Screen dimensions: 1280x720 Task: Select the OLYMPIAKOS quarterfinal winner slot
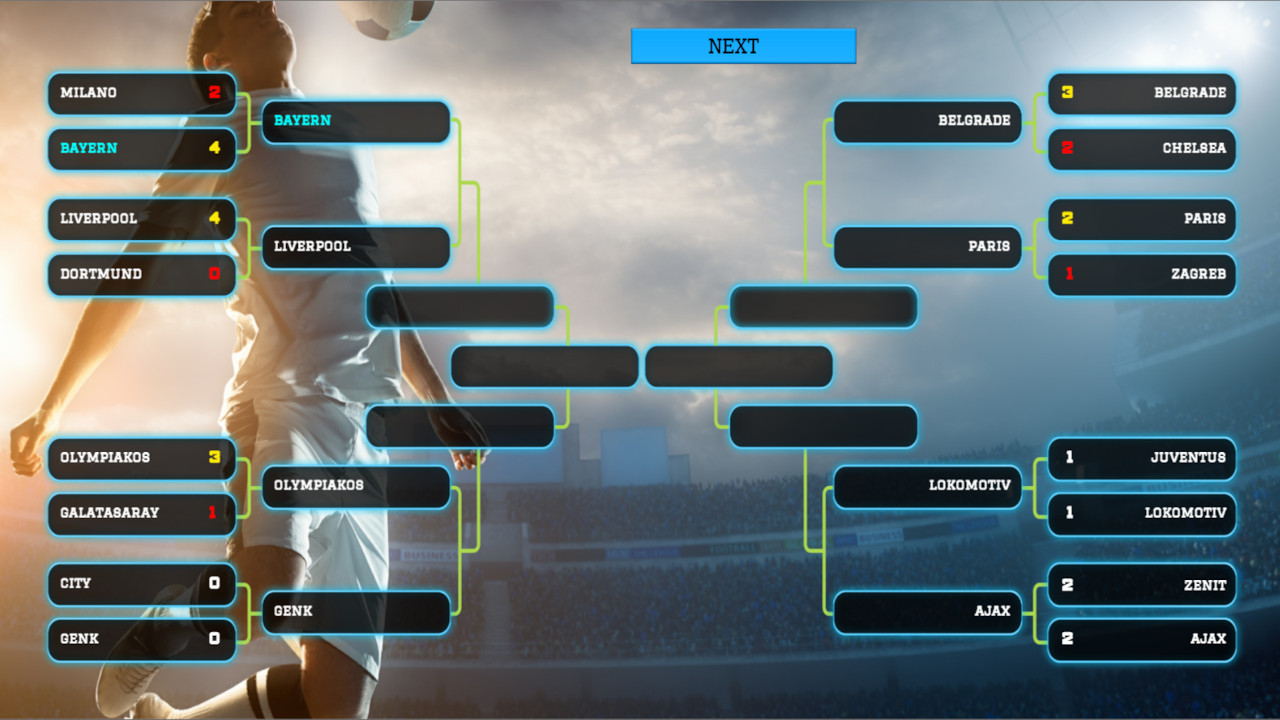(x=355, y=487)
